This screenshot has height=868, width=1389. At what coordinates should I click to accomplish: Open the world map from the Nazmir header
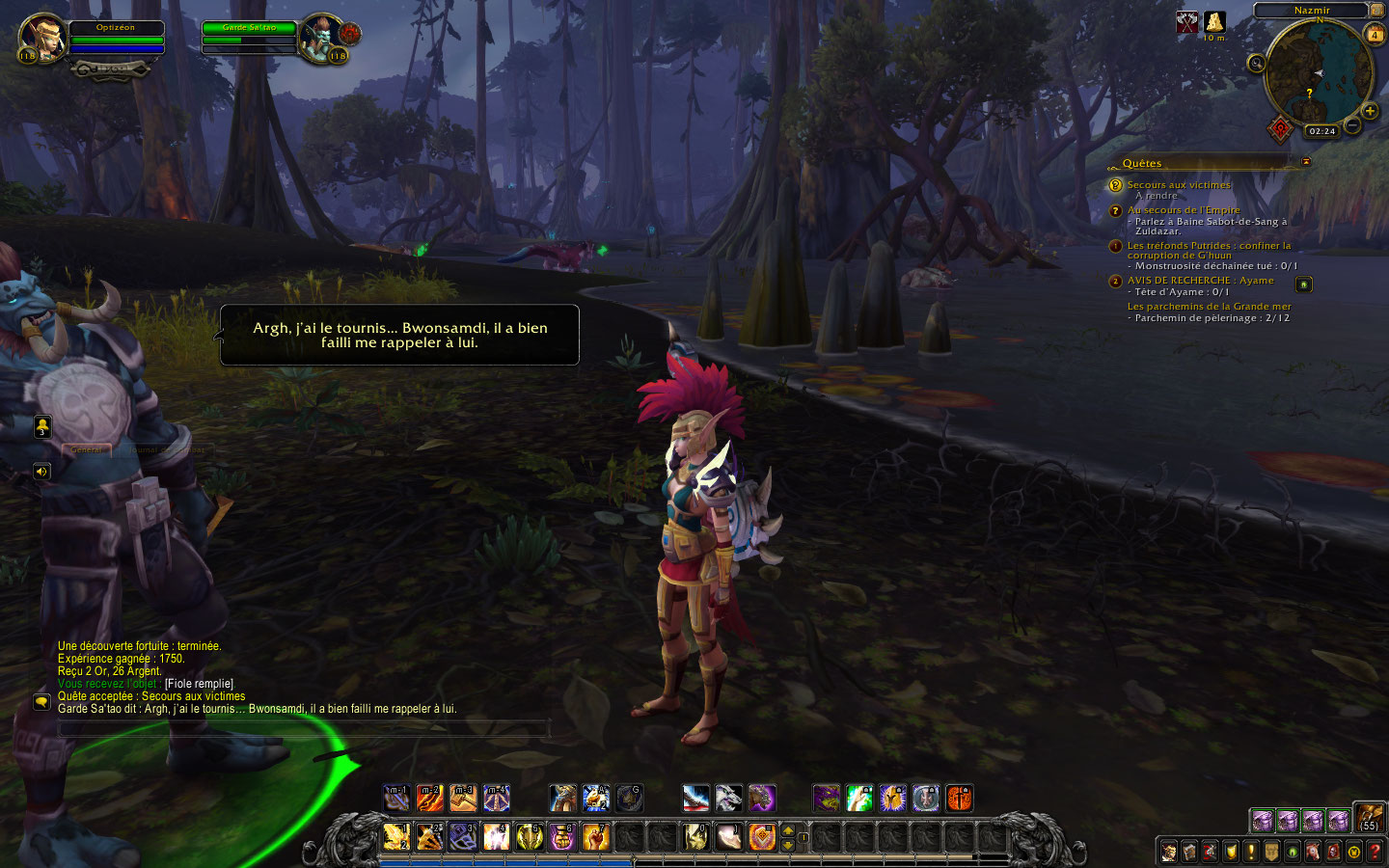[x=1311, y=11]
